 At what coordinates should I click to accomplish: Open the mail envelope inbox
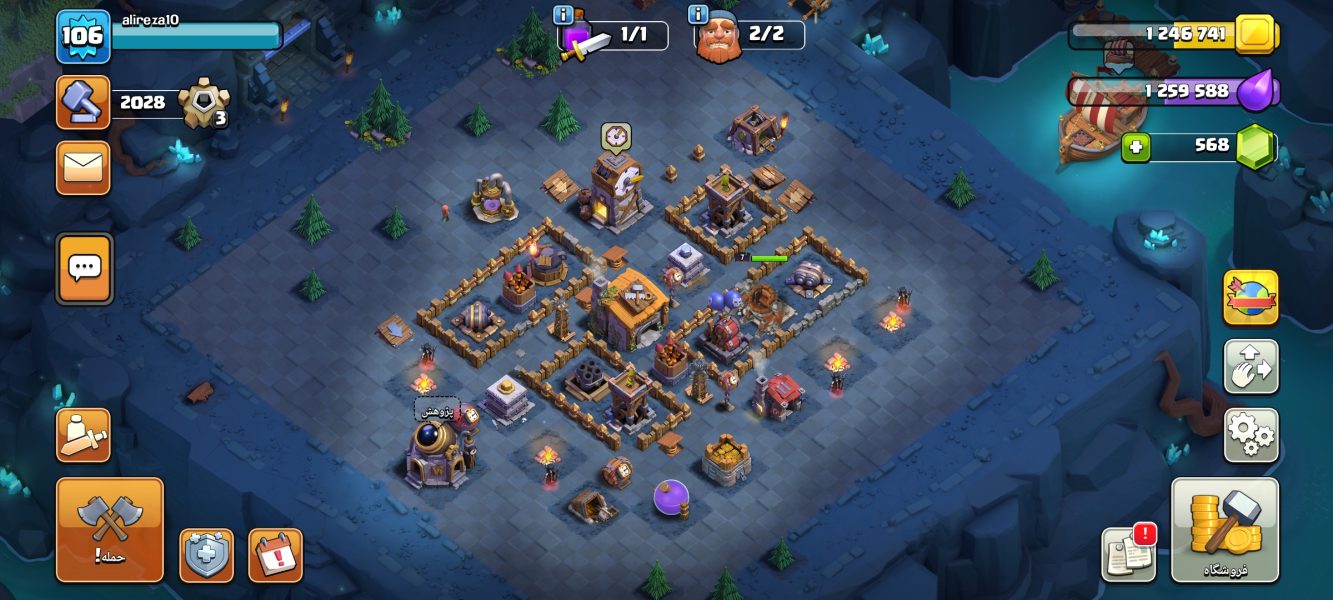coord(83,167)
